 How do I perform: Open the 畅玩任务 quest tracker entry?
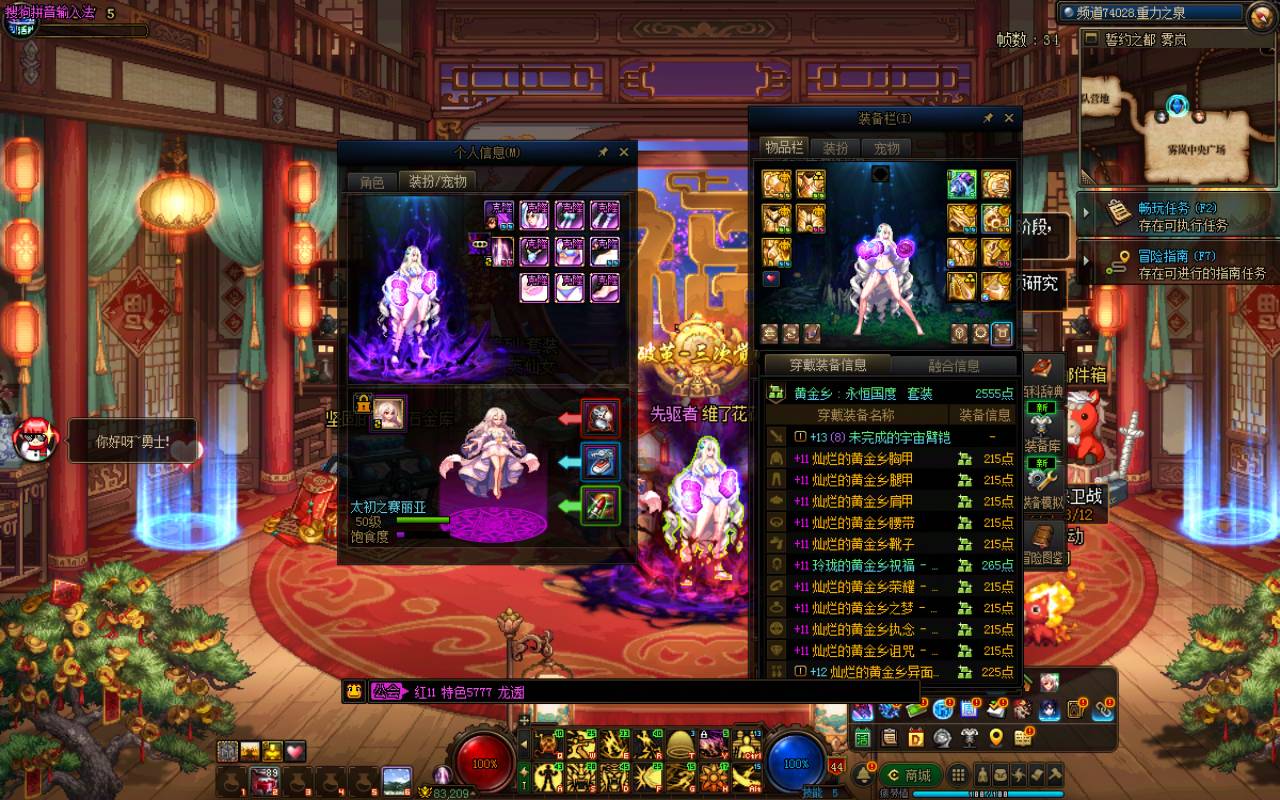(x=1176, y=216)
